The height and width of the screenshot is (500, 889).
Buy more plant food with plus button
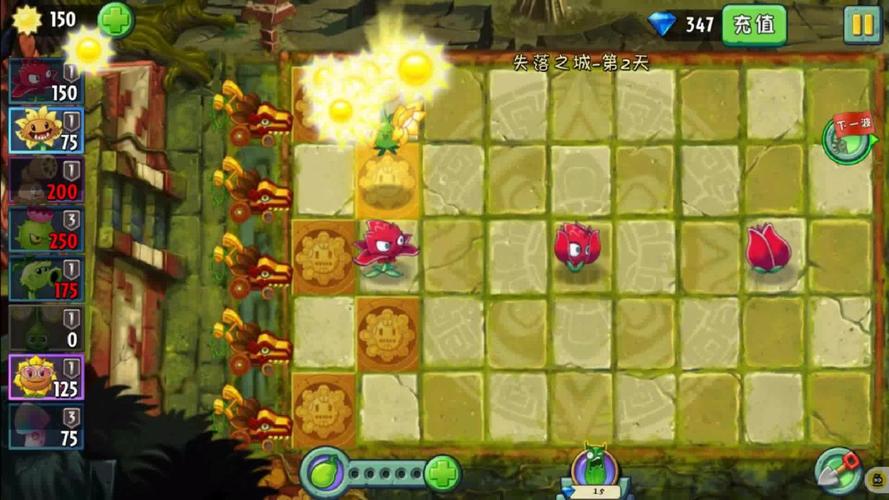tap(442, 473)
